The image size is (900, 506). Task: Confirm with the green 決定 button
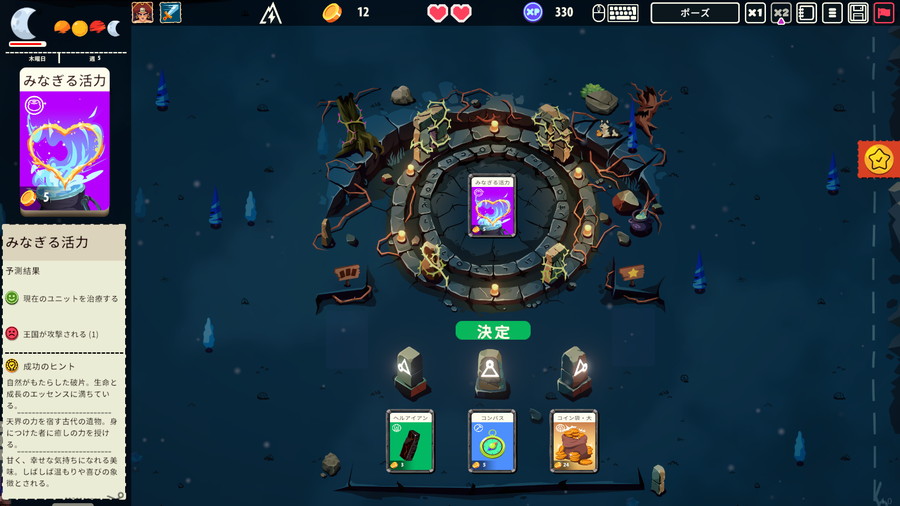tap(493, 331)
